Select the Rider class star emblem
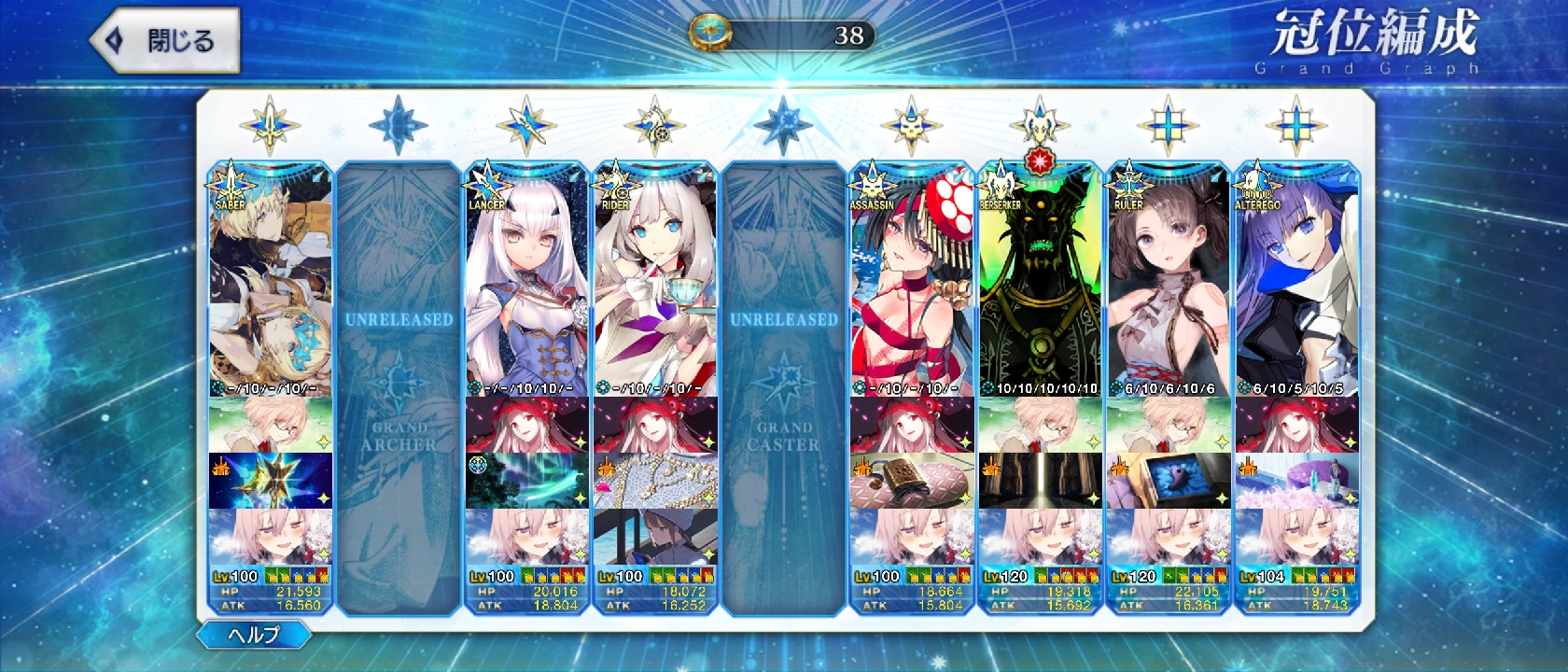 coord(655,125)
